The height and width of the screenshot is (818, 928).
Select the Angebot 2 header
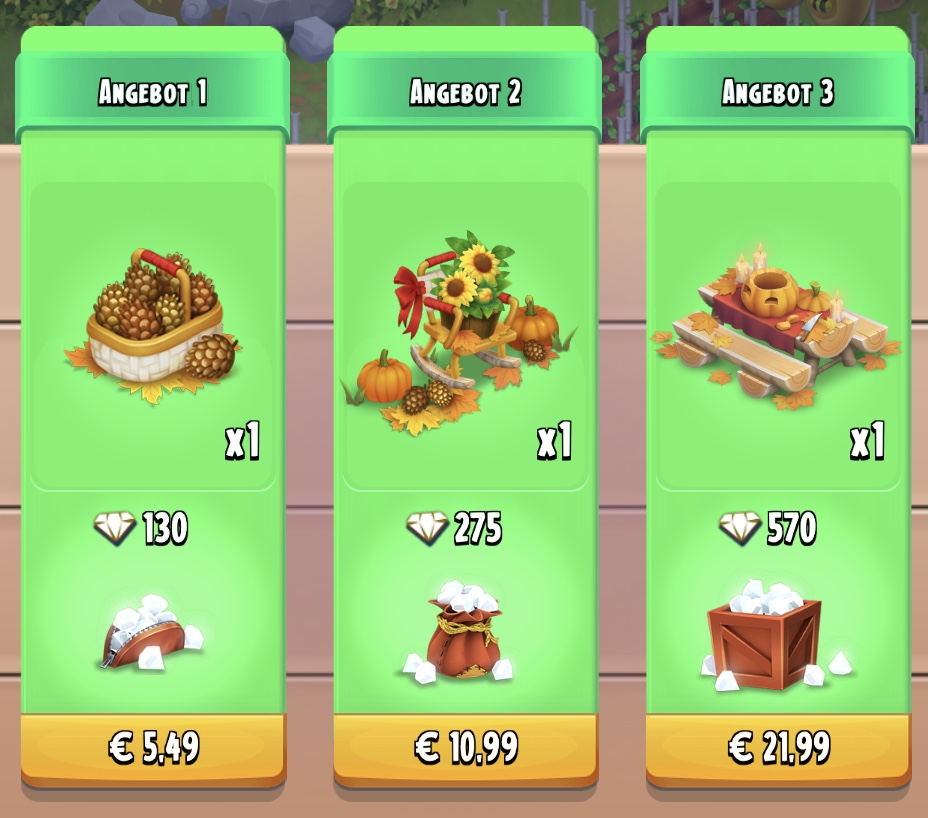[465, 93]
